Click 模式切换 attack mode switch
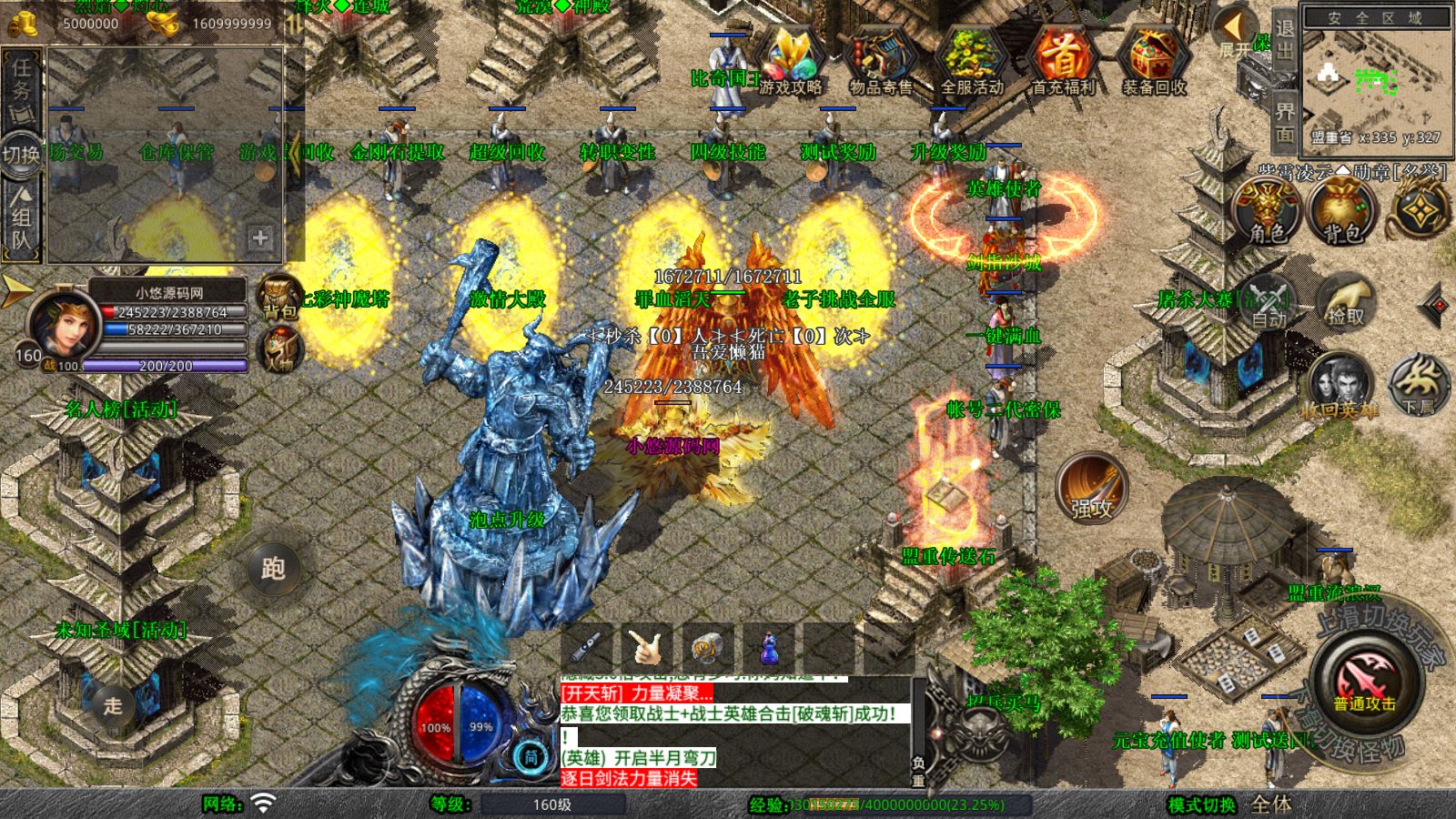The image size is (1456, 819). pyautogui.click(x=1201, y=804)
